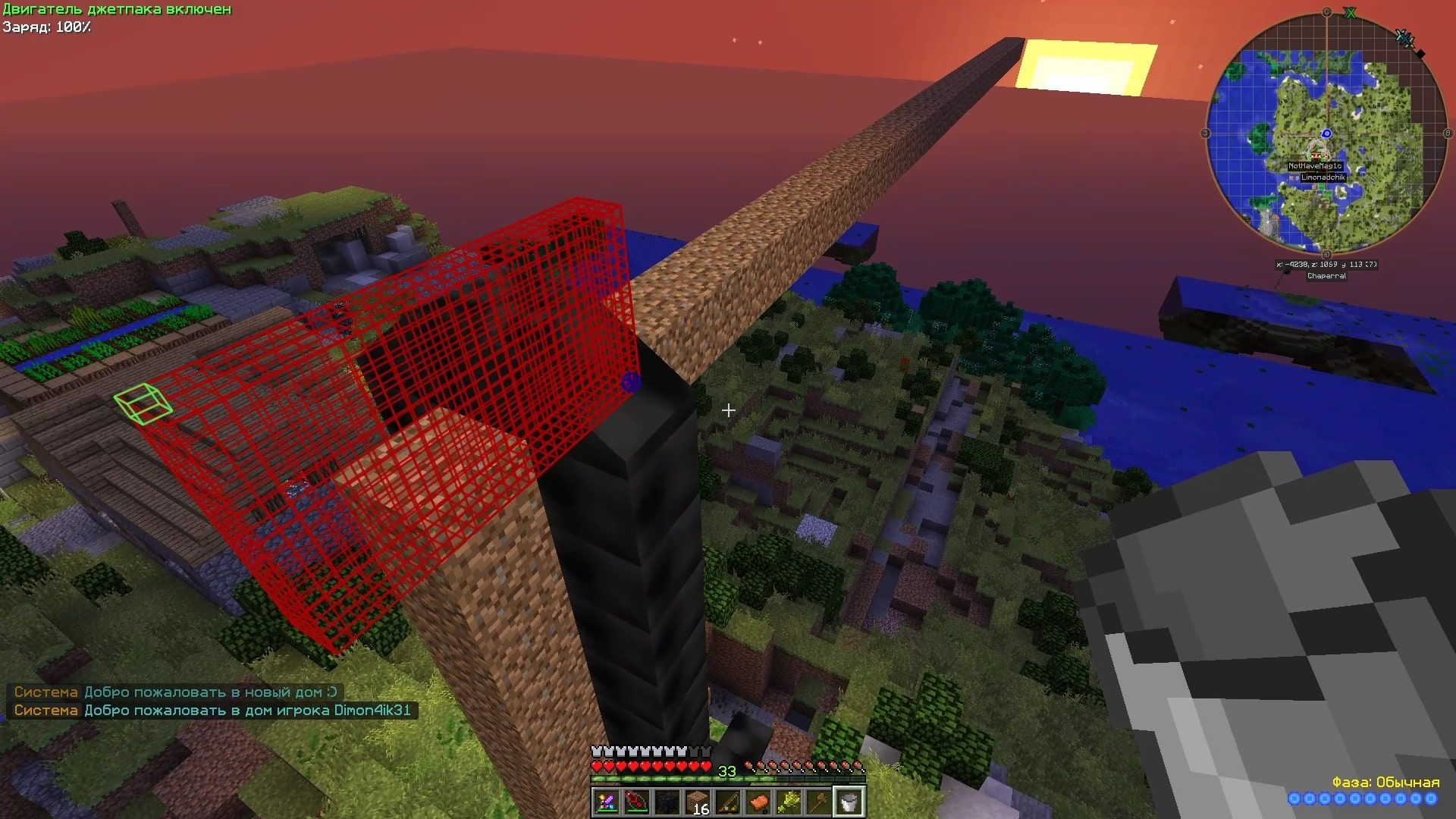Select the red bow hotbar slot

click(x=637, y=802)
